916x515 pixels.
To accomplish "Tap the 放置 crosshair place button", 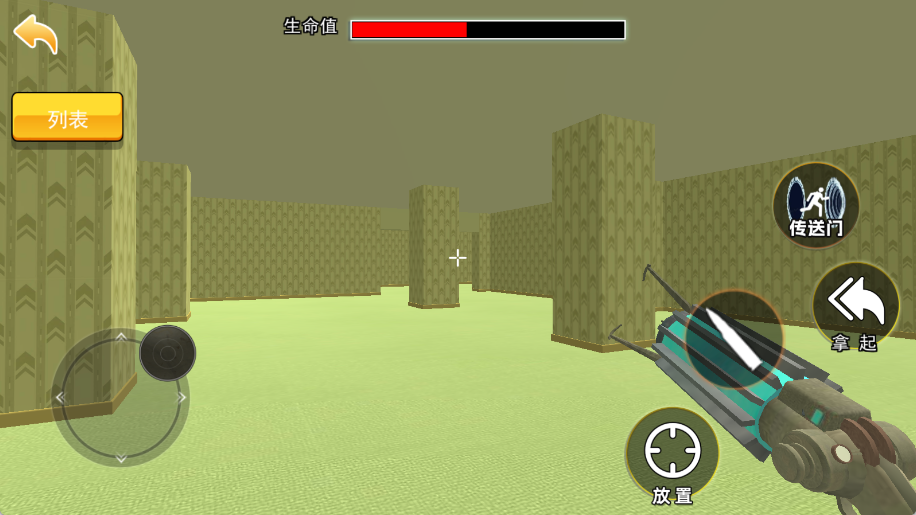I will click(672, 454).
